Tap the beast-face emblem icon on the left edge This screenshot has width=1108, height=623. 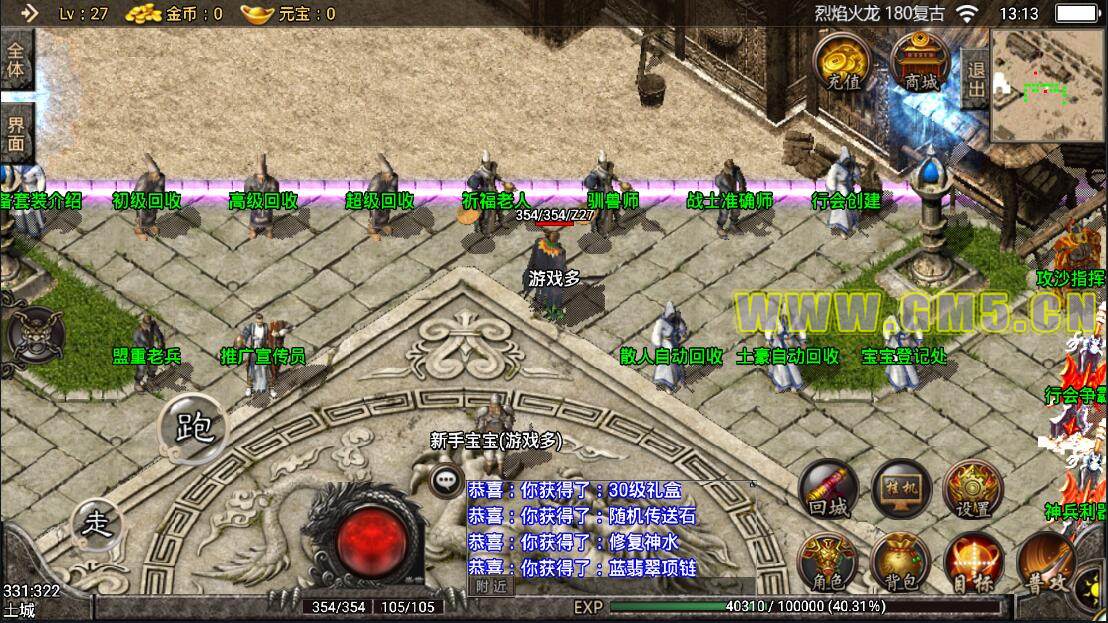tap(34, 335)
